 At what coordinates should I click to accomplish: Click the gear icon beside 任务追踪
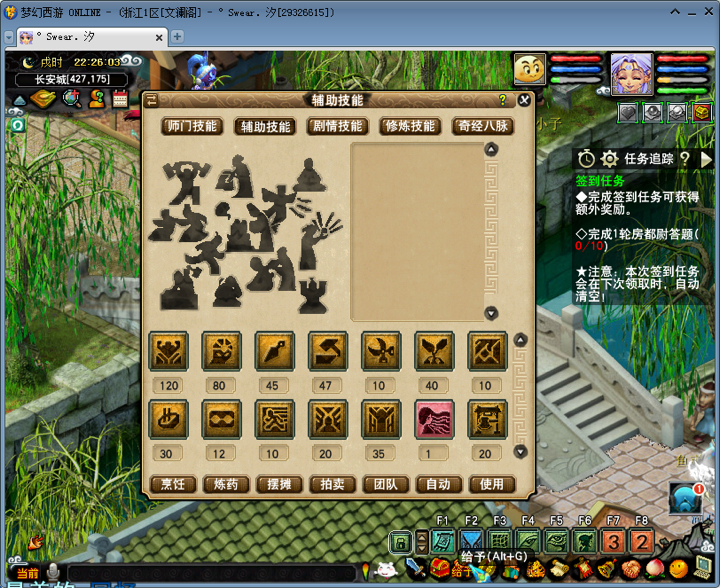(x=609, y=158)
